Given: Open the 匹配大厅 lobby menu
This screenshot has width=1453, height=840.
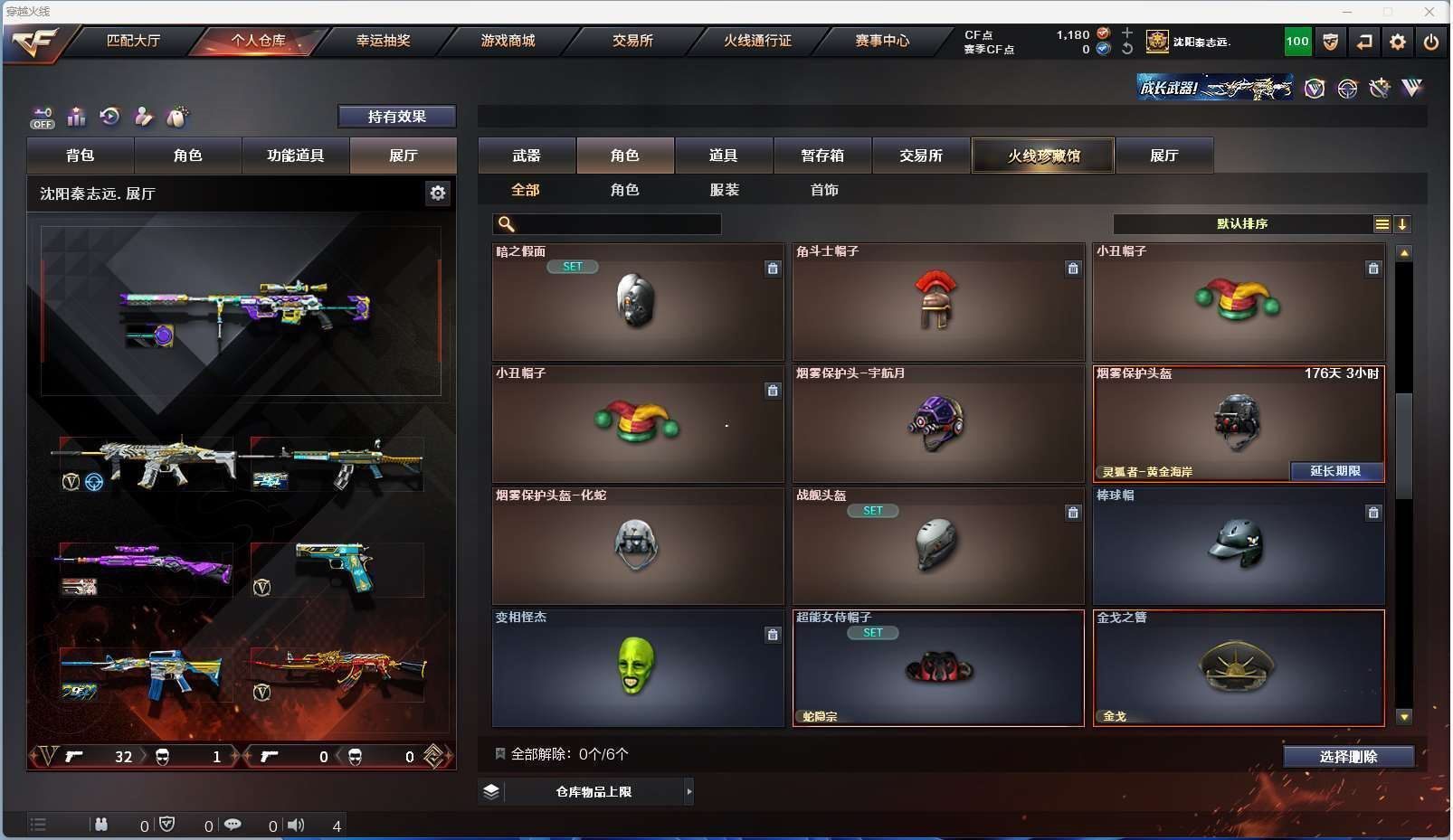Looking at the screenshot, I should (x=133, y=41).
